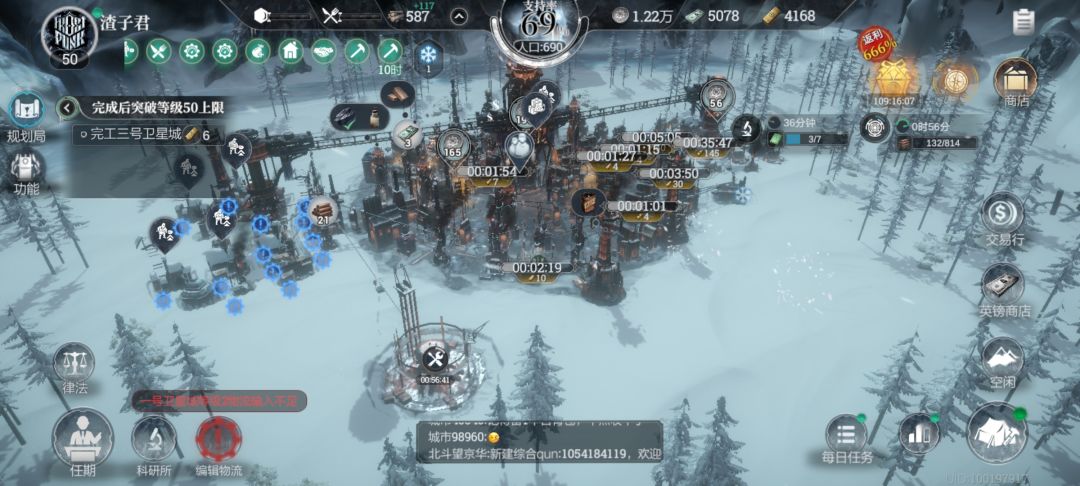1080x486 pixels.
Task: Open the bar chart statistics icon
Action: pos(919,433)
